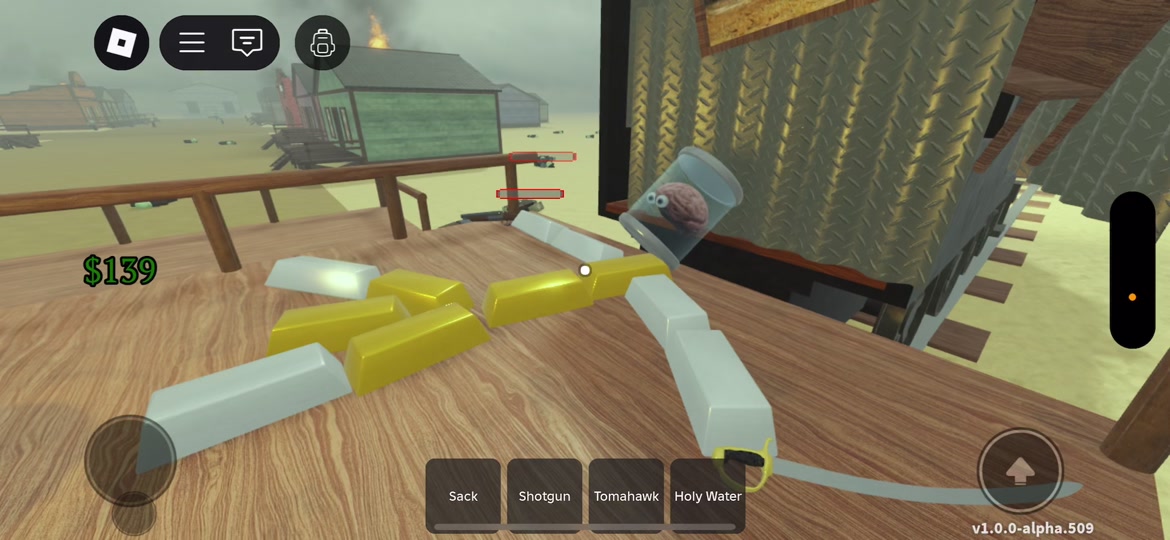Tap the jump arrow button
This screenshot has width=1170, height=540.
tap(1019, 471)
